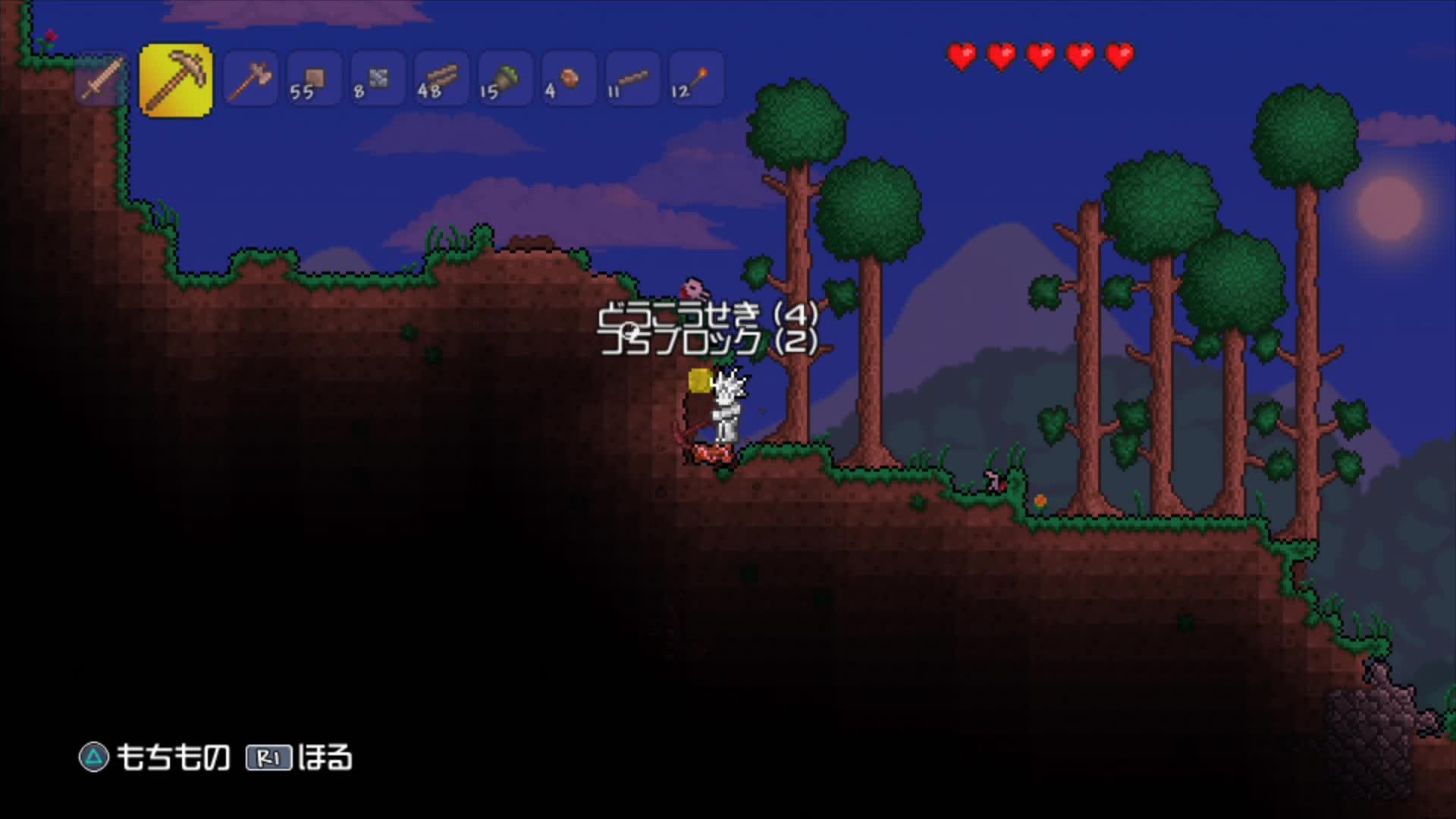The image size is (1456, 819).
Task: Equip the copper axe from the hotbar
Action: (x=250, y=80)
